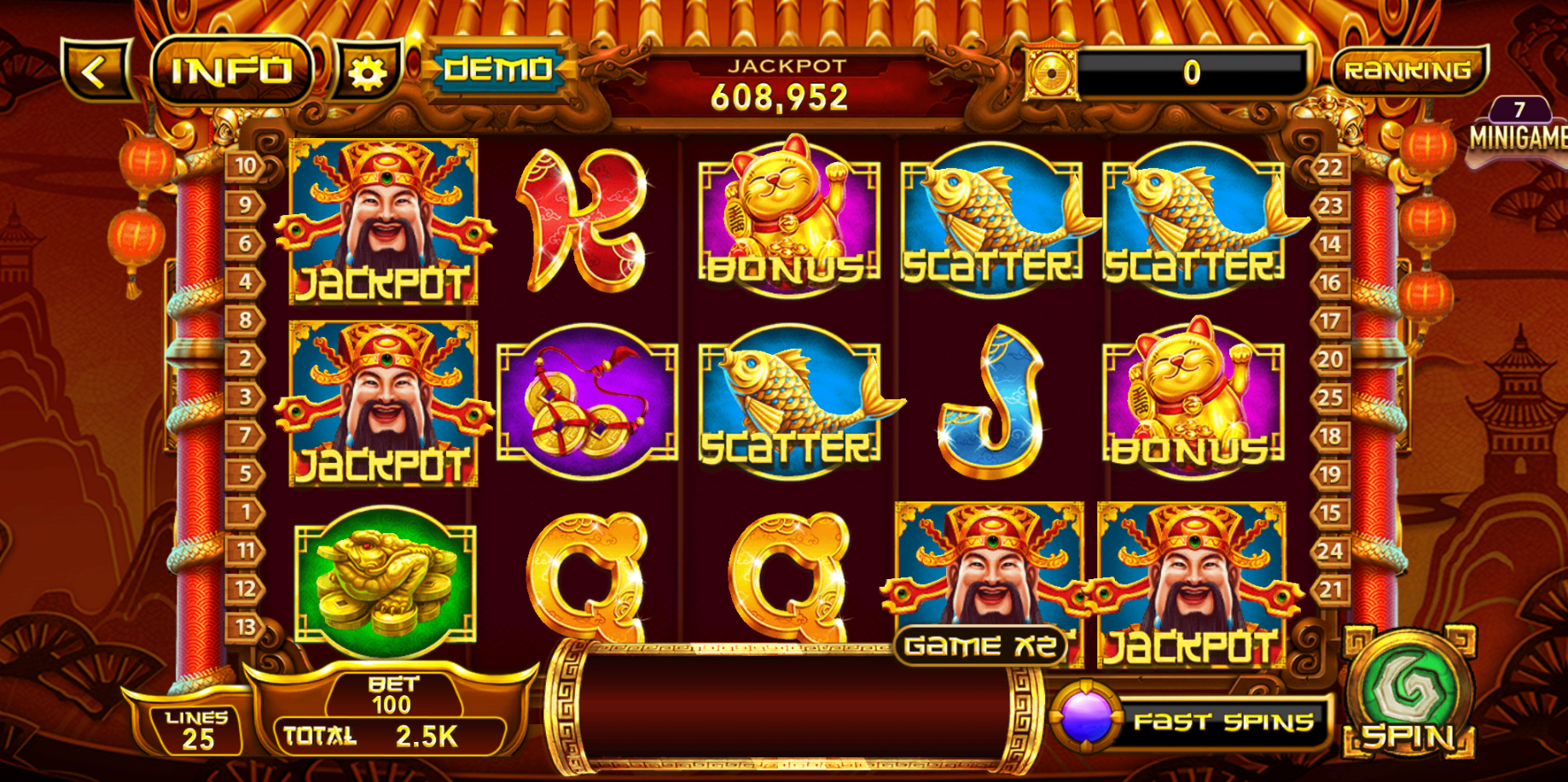Click the back arrow to exit the game

(x=95, y=68)
